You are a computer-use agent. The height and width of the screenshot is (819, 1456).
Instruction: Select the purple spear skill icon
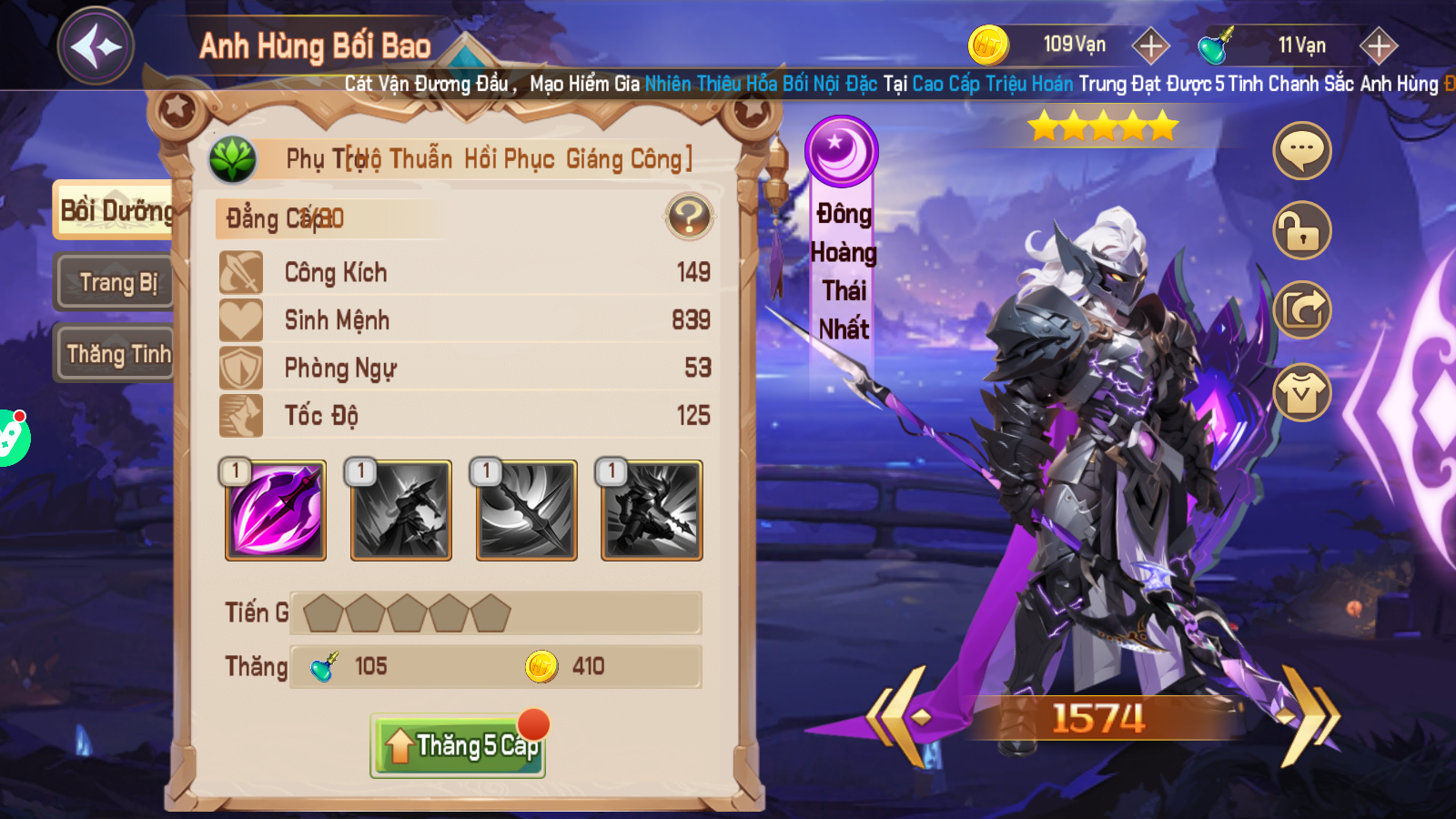(276, 511)
